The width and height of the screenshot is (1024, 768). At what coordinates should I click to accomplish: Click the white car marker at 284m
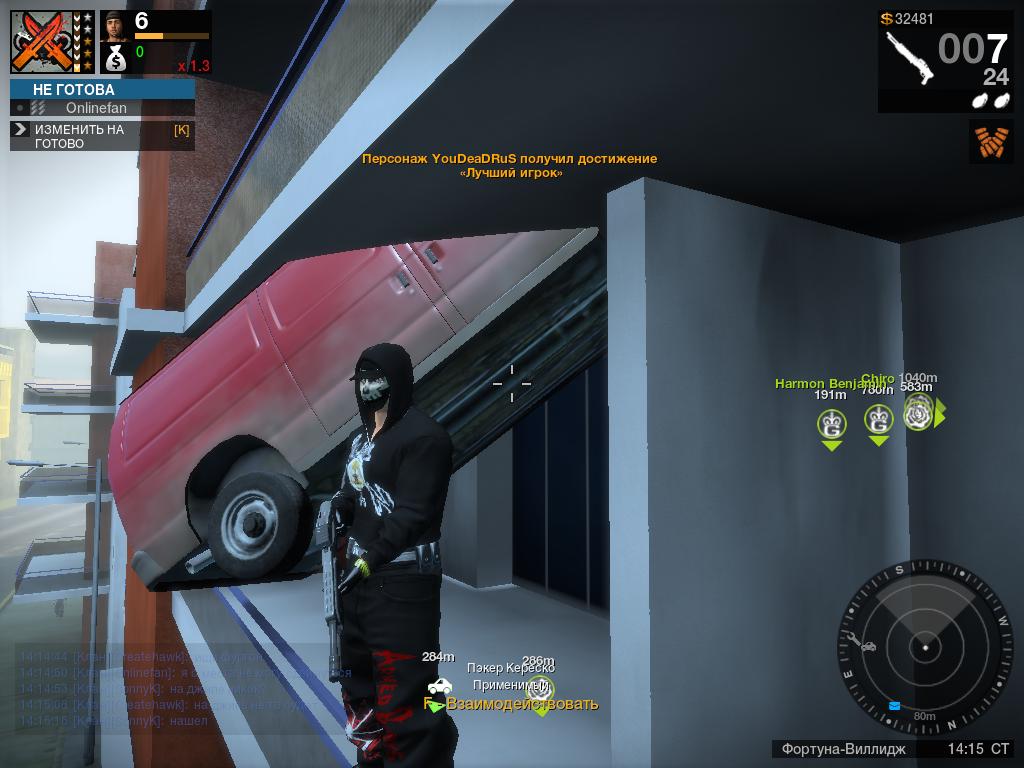tap(439, 686)
